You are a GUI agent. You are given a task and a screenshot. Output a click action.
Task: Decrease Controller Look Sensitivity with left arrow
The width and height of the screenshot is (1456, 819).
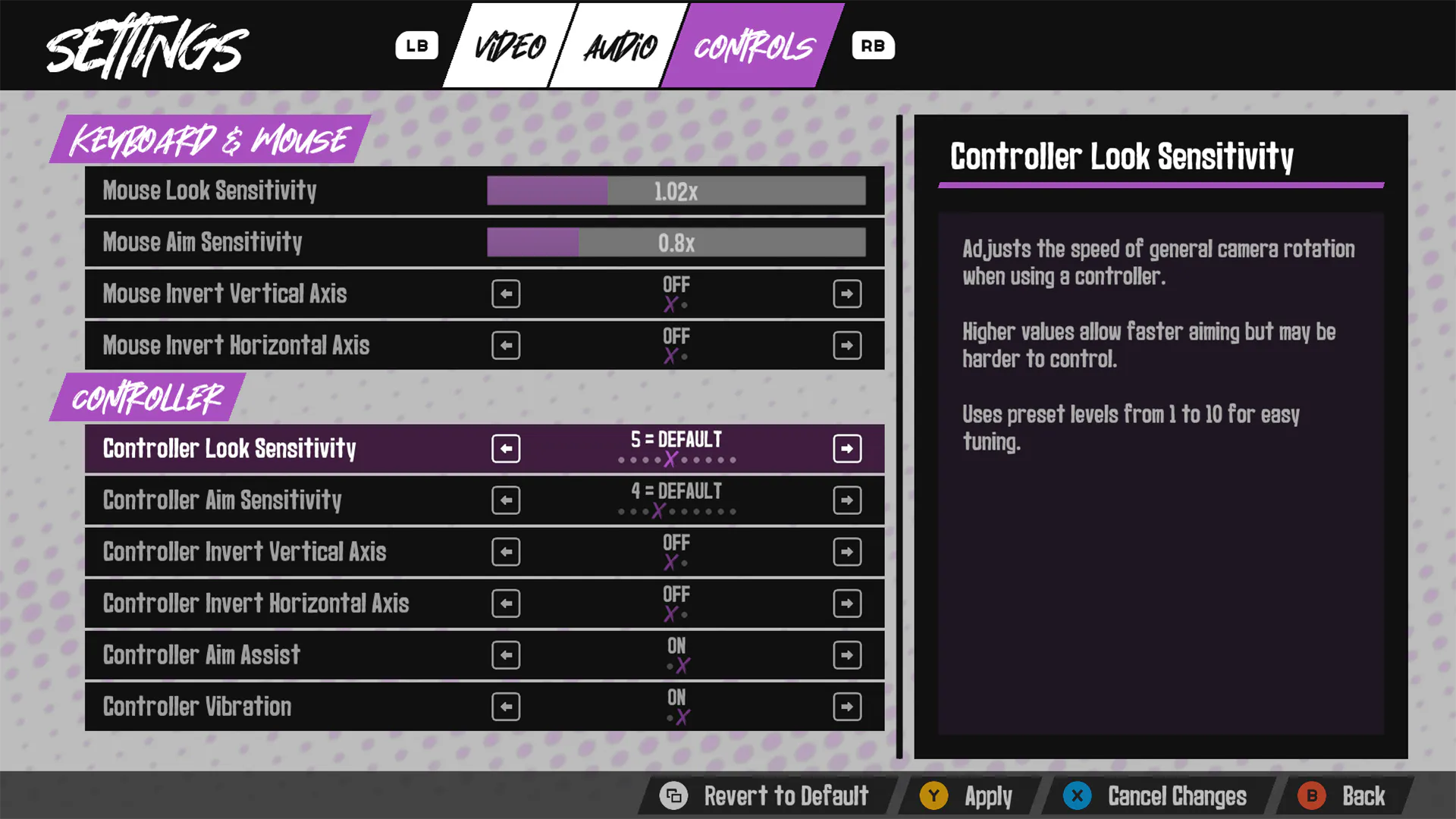coord(506,449)
